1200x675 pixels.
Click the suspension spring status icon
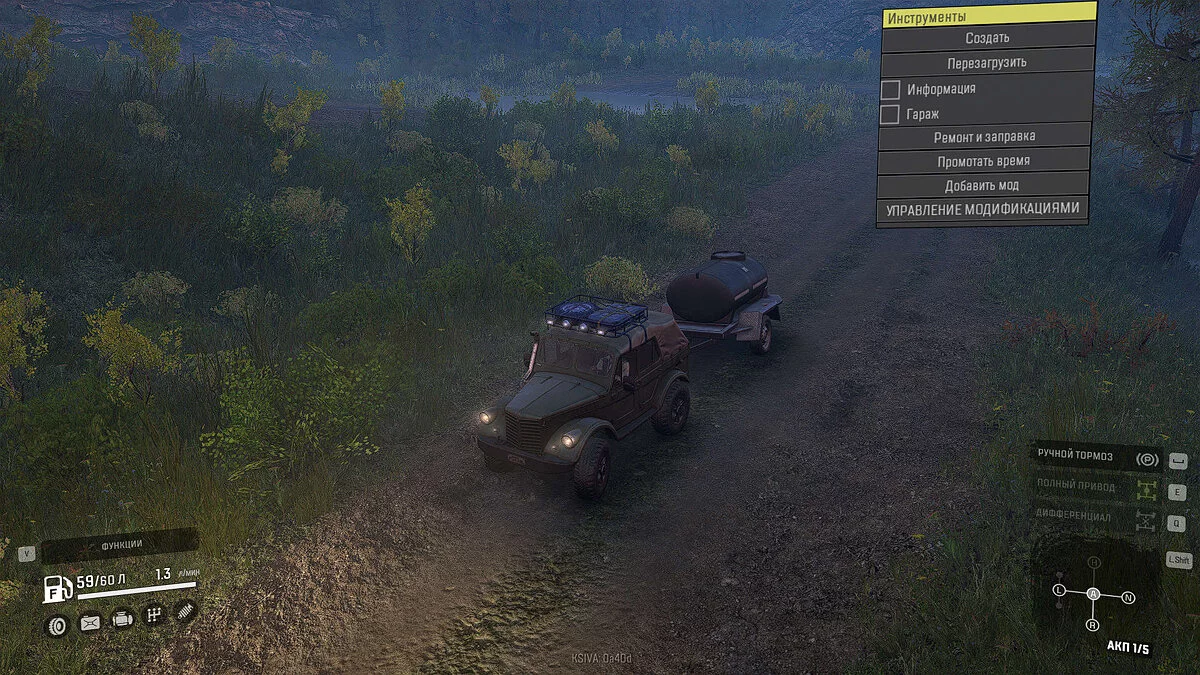(x=185, y=613)
